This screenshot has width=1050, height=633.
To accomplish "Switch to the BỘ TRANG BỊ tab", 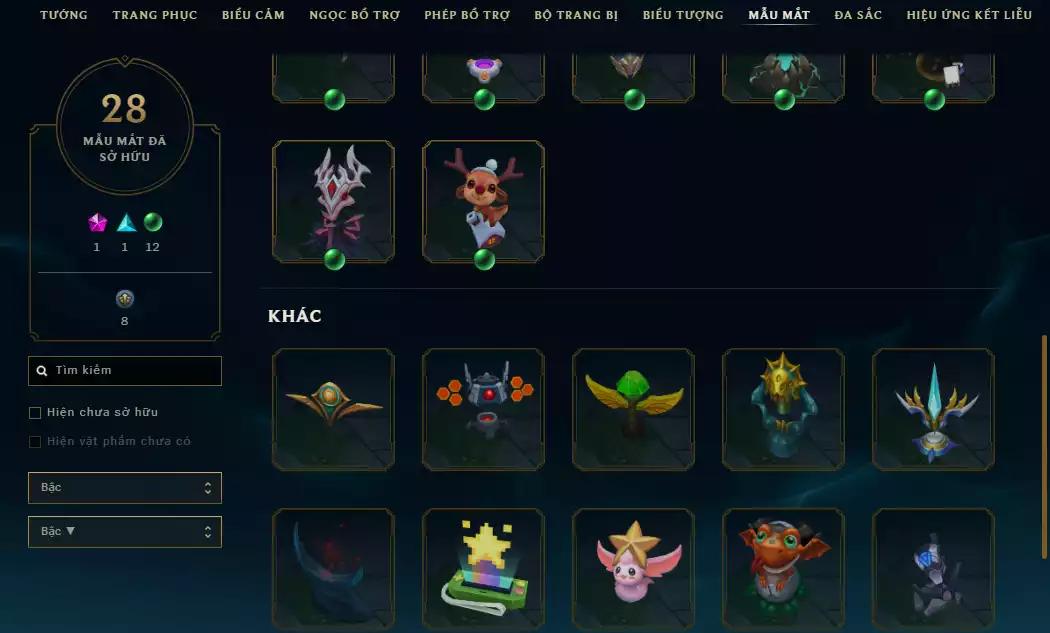I will pos(576,15).
